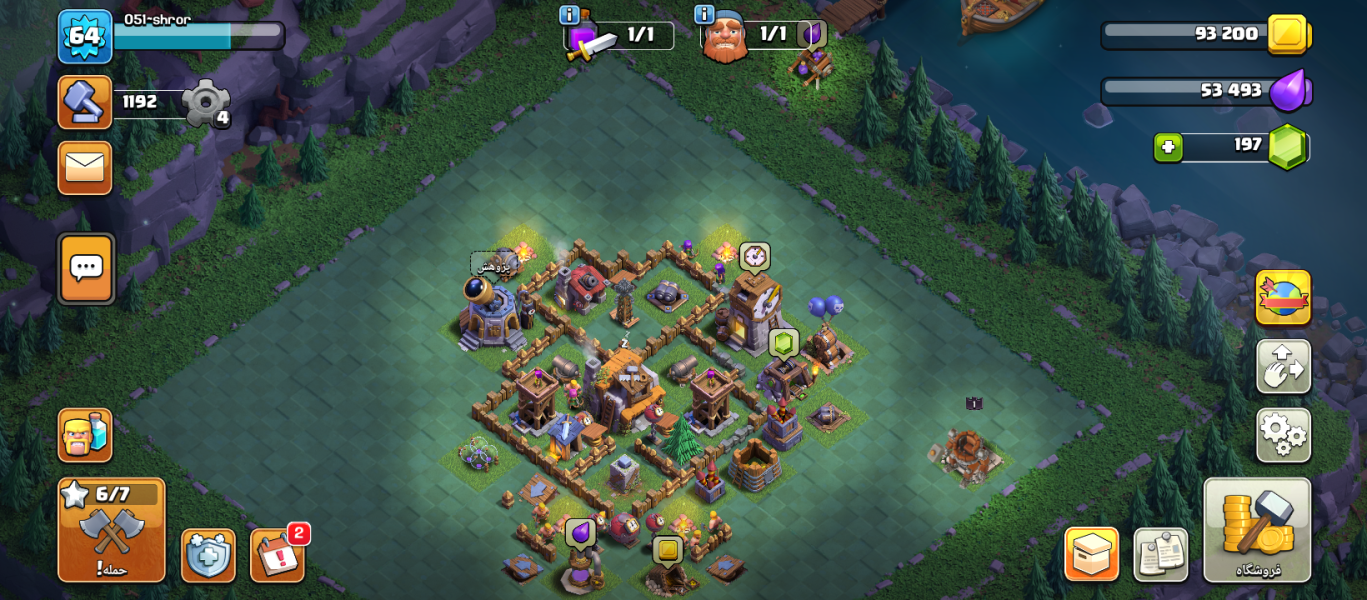Open the orange storage box icon
This screenshot has width=1367, height=600.
(1091, 554)
